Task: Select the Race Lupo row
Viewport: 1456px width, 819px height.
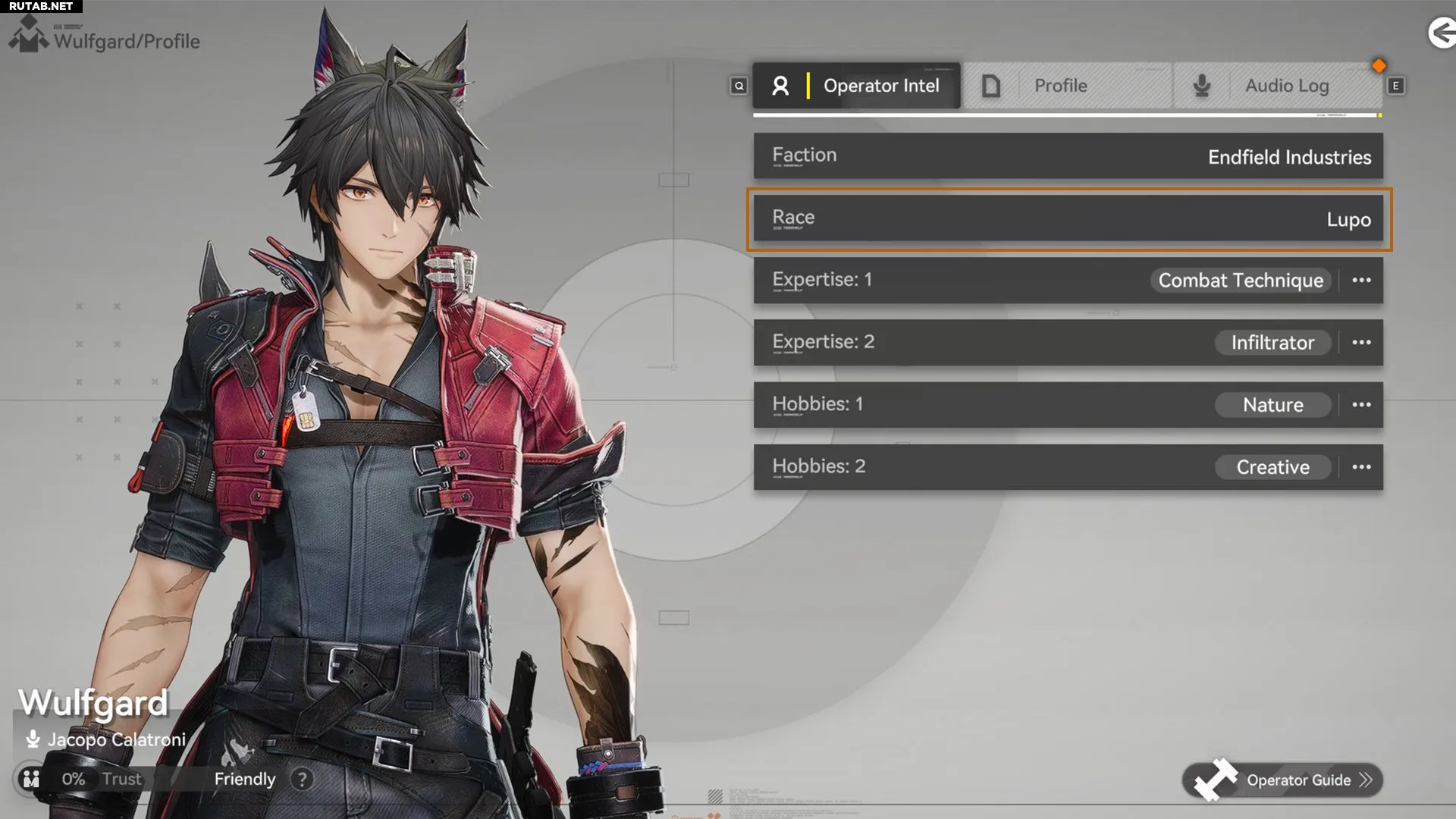Action: tap(1068, 219)
